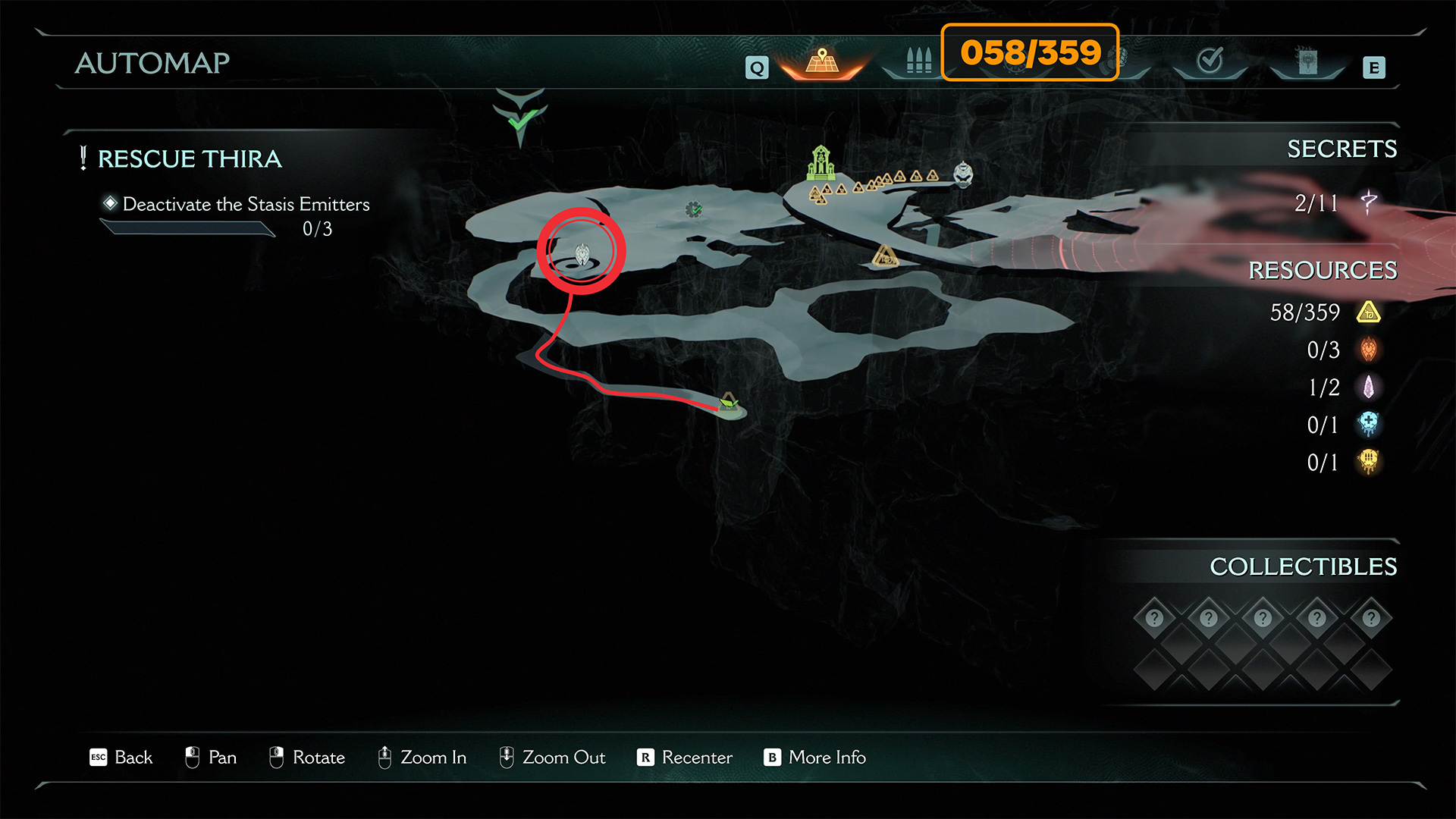Show More Info for the map
1456x819 pixels.
pos(827,758)
